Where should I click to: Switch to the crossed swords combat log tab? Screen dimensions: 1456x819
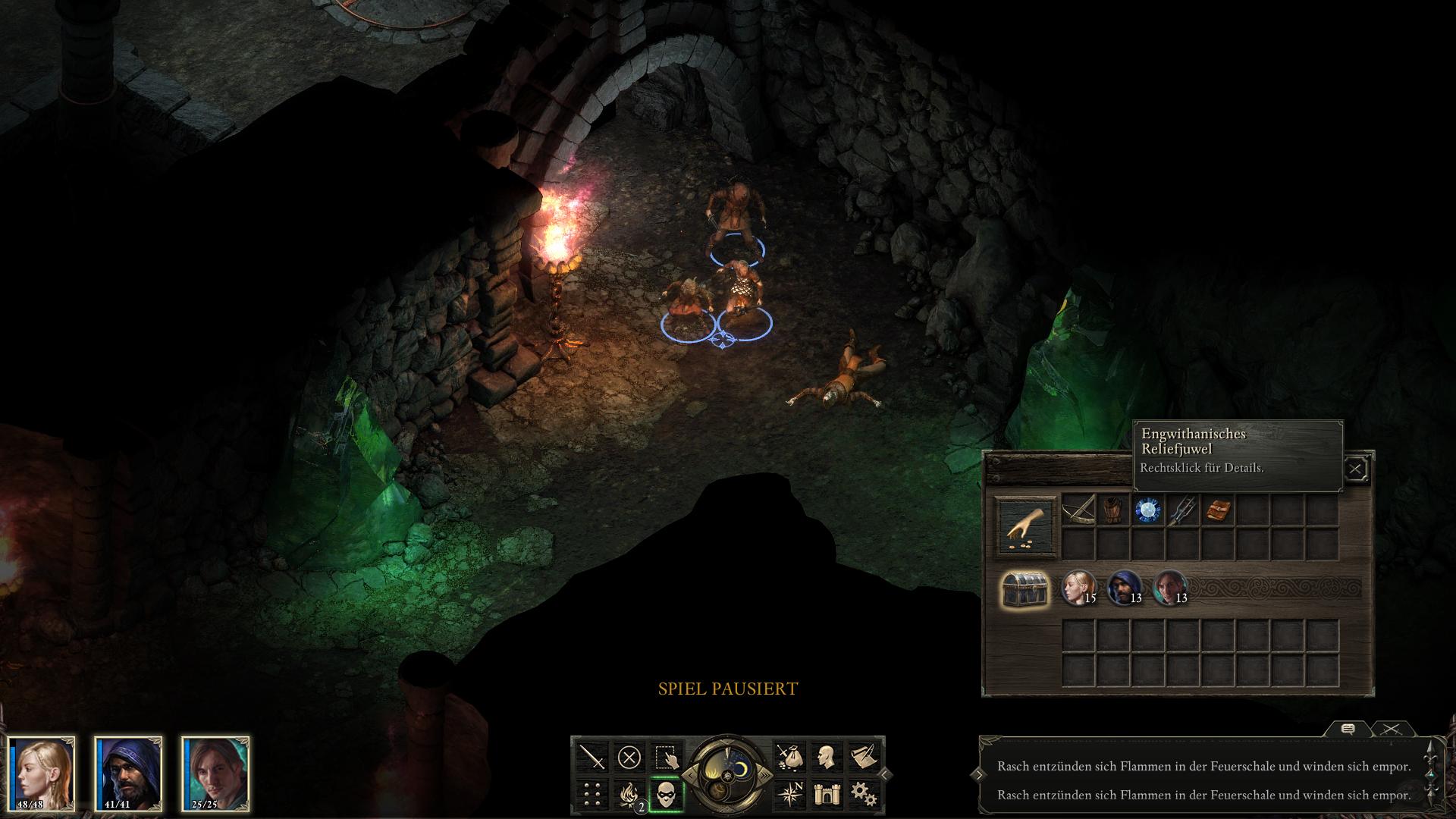1391,730
